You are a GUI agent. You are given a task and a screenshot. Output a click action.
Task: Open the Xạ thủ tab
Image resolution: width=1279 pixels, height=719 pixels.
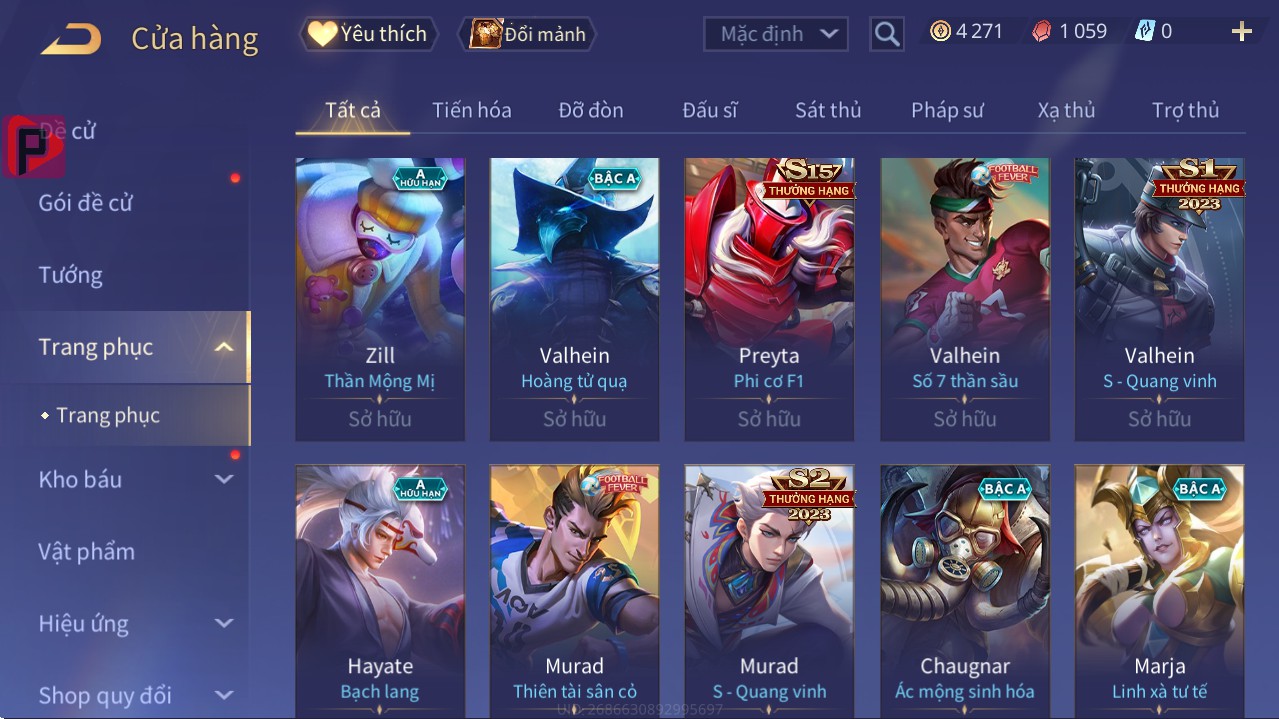pos(1066,110)
